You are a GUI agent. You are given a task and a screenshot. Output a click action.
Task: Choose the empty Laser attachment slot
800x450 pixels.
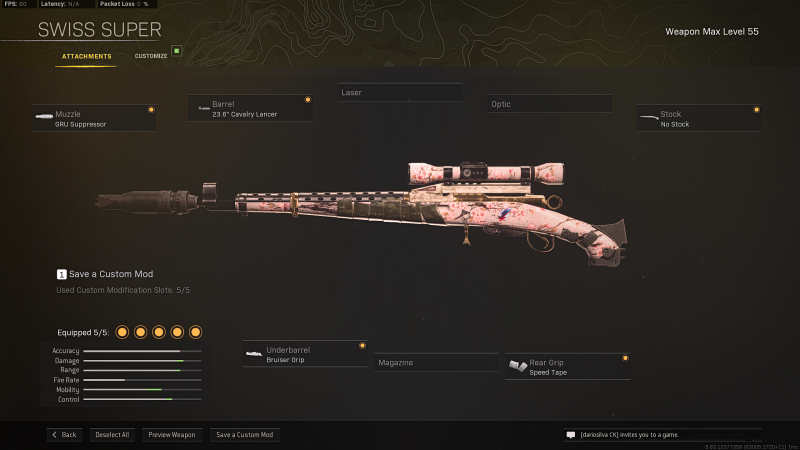click(399, 93)
